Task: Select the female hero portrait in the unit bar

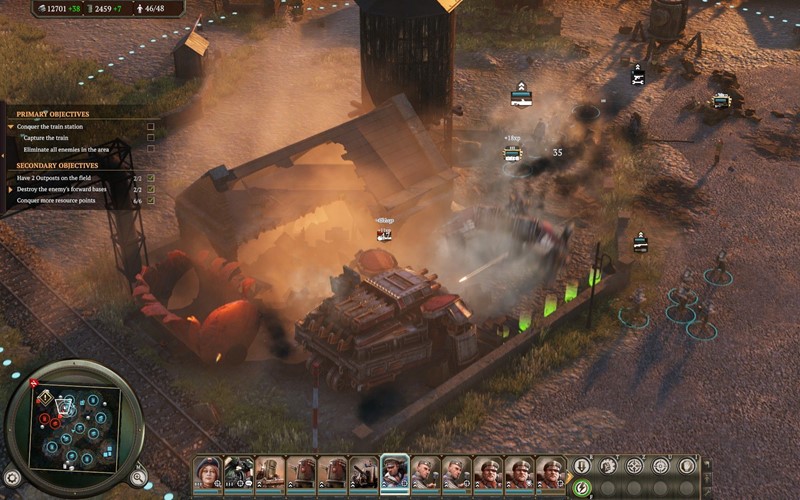Action: pyautogui.click(x=207, y=470)
